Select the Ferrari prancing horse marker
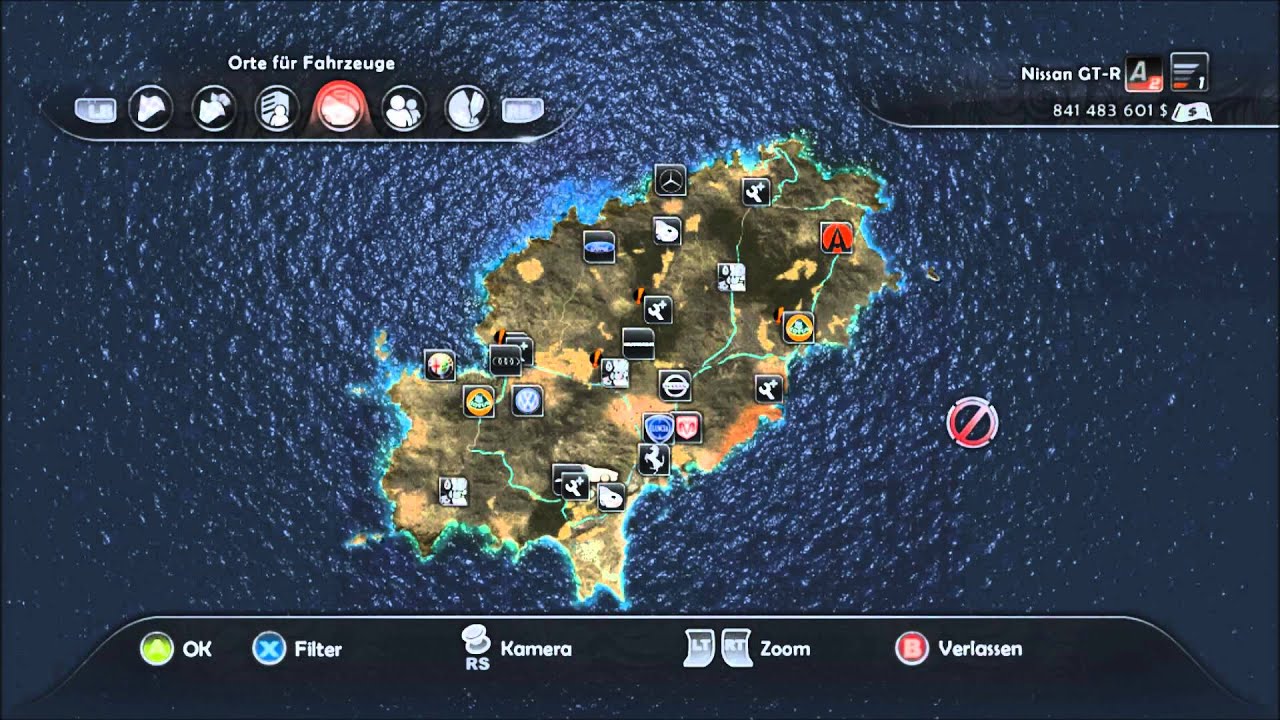 [x=653, y=459]
